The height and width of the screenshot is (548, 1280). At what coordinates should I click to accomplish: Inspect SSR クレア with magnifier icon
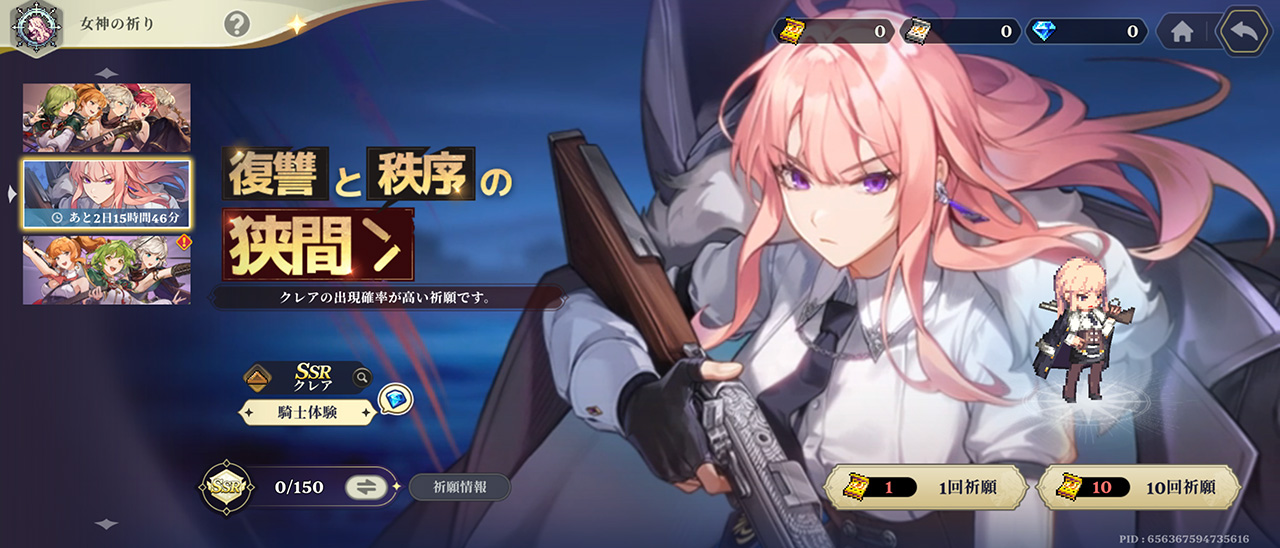(x=361, y=378)
